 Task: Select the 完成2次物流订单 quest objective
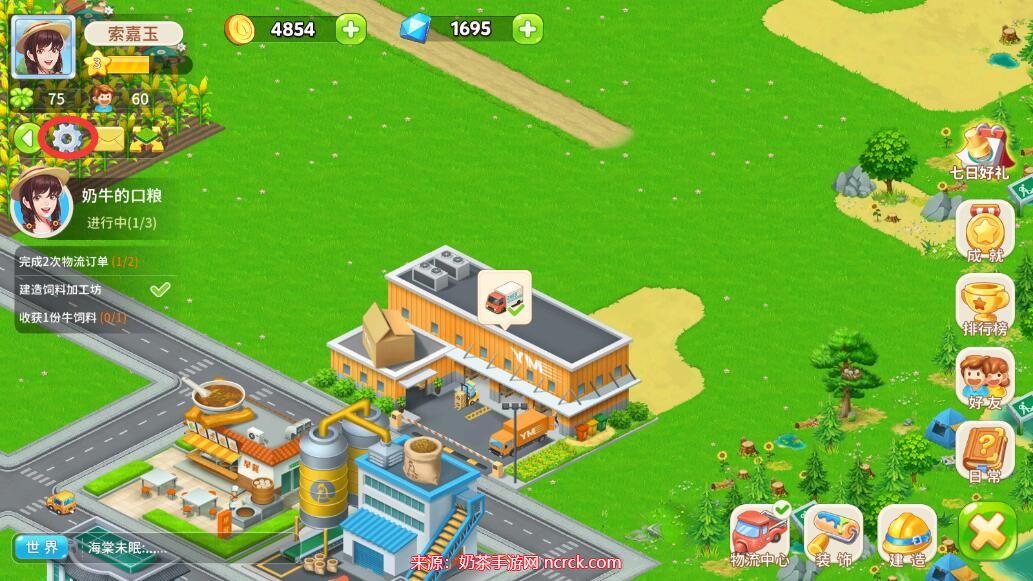pos(80,262)
